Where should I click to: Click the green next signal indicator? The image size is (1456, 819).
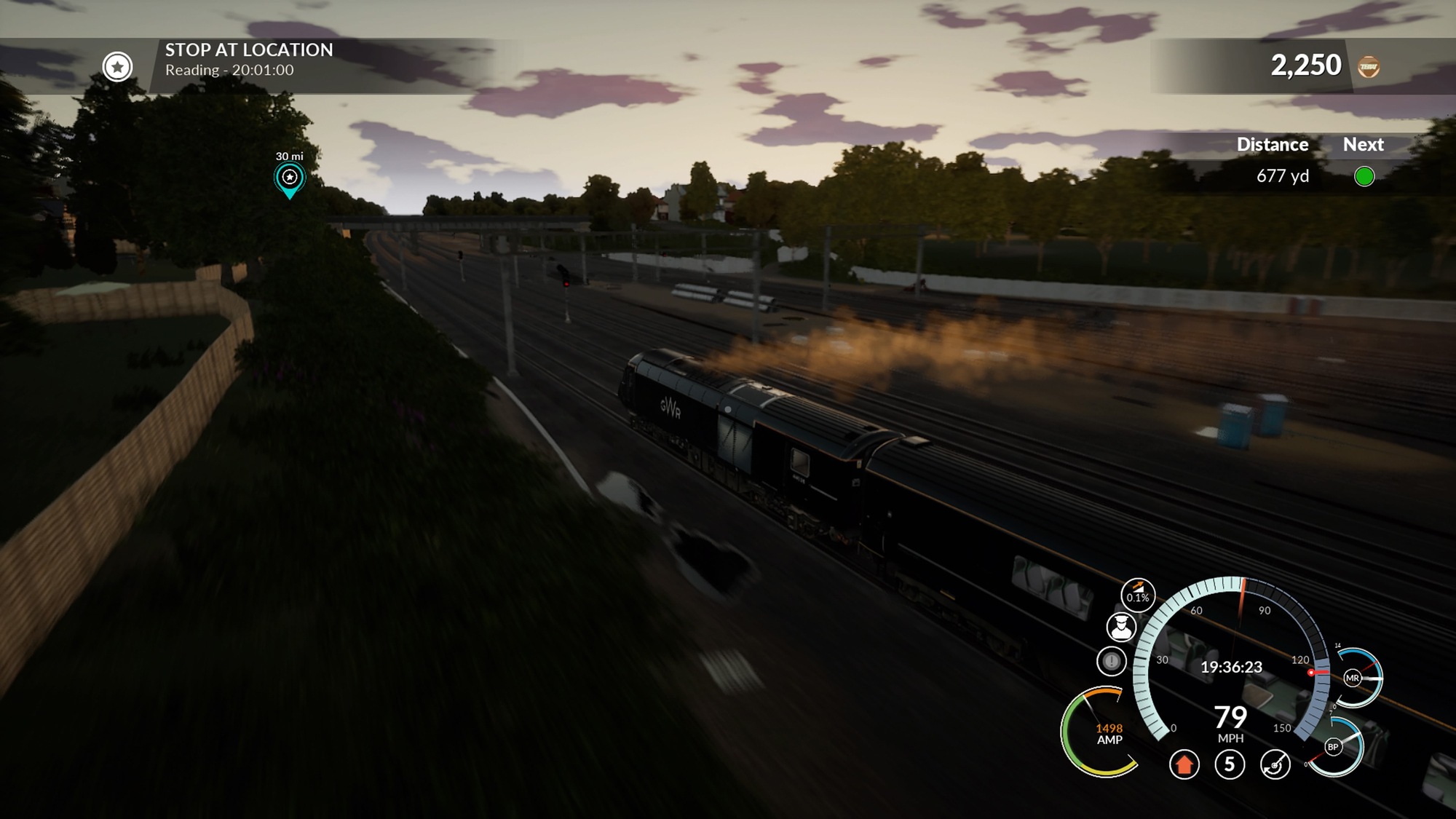(x=1364, y=176)
